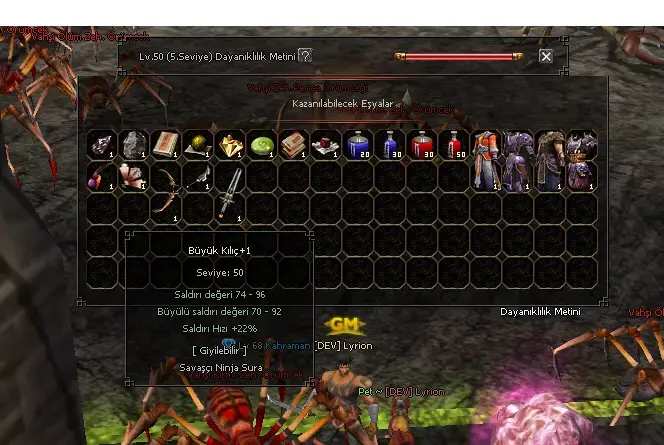This screenshot has height=445, width=664.
Task: Choose the large red potion with count 30
Action: (x=422, y=145)
